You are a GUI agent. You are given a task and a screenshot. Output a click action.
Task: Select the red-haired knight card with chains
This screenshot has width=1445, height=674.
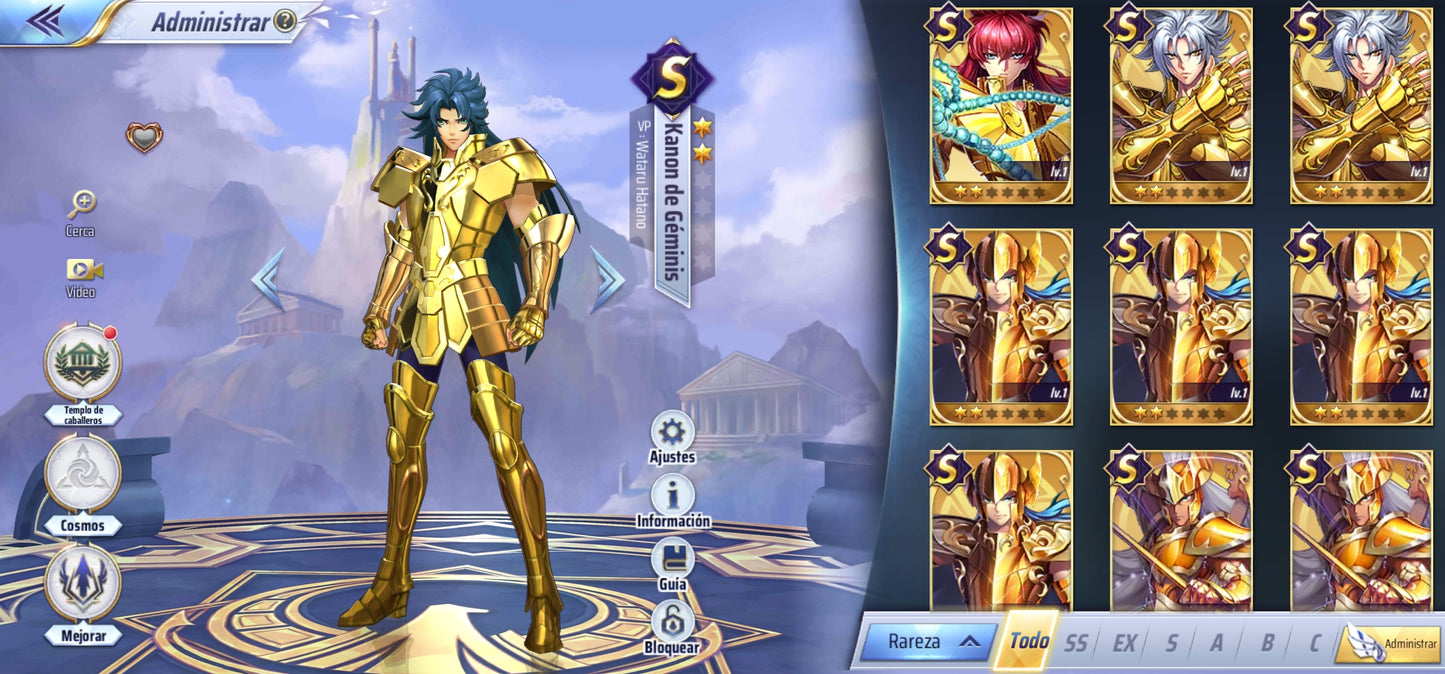point(1001,106)
